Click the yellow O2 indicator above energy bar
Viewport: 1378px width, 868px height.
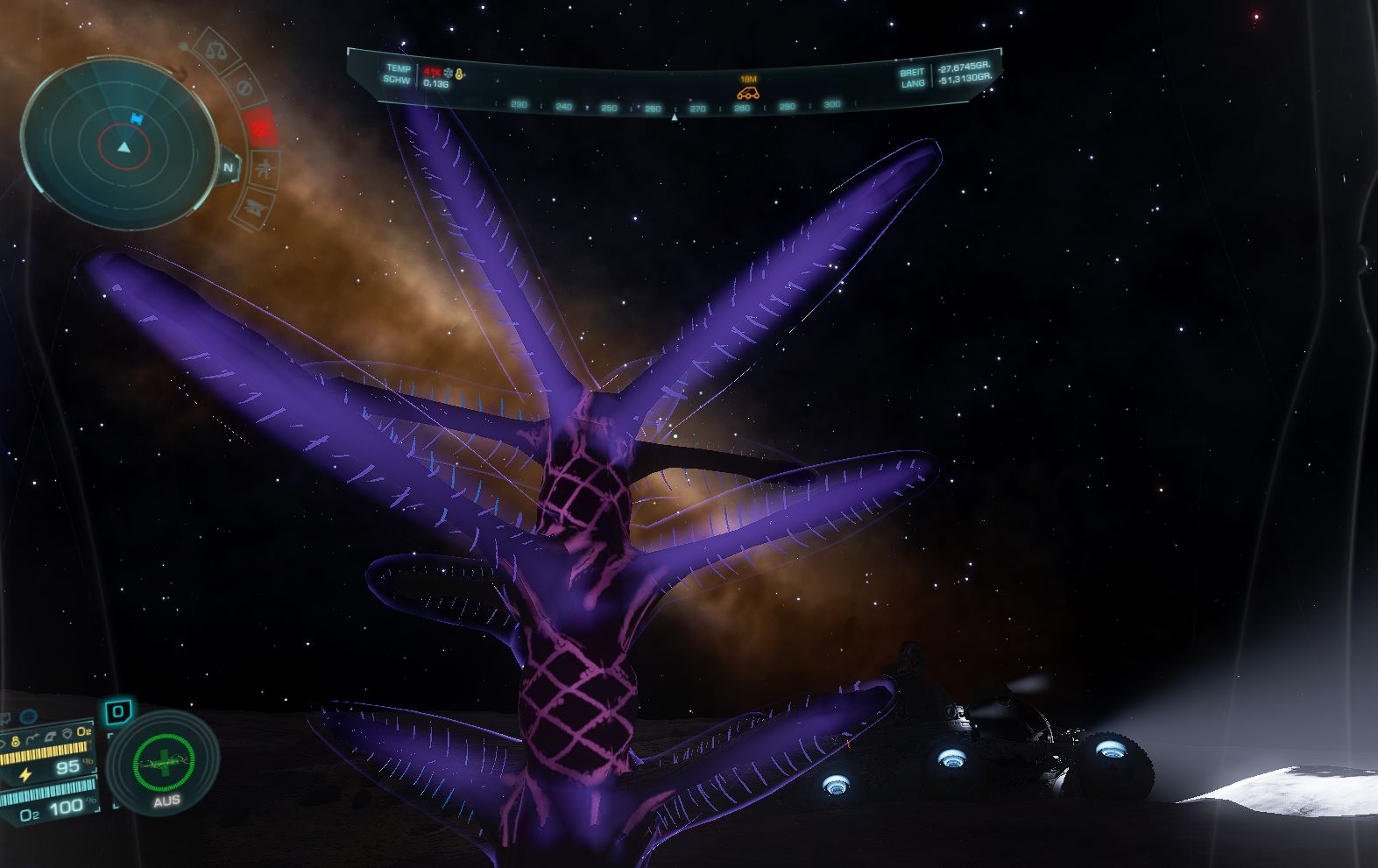point(83,730)
